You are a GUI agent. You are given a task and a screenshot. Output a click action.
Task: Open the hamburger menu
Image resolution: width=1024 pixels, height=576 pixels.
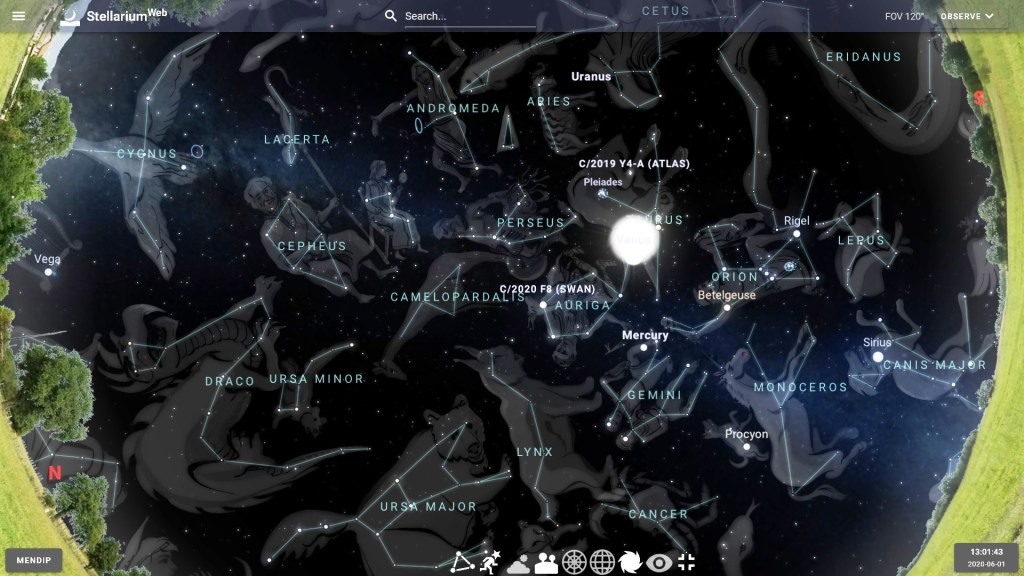click(x=19, y=16)
